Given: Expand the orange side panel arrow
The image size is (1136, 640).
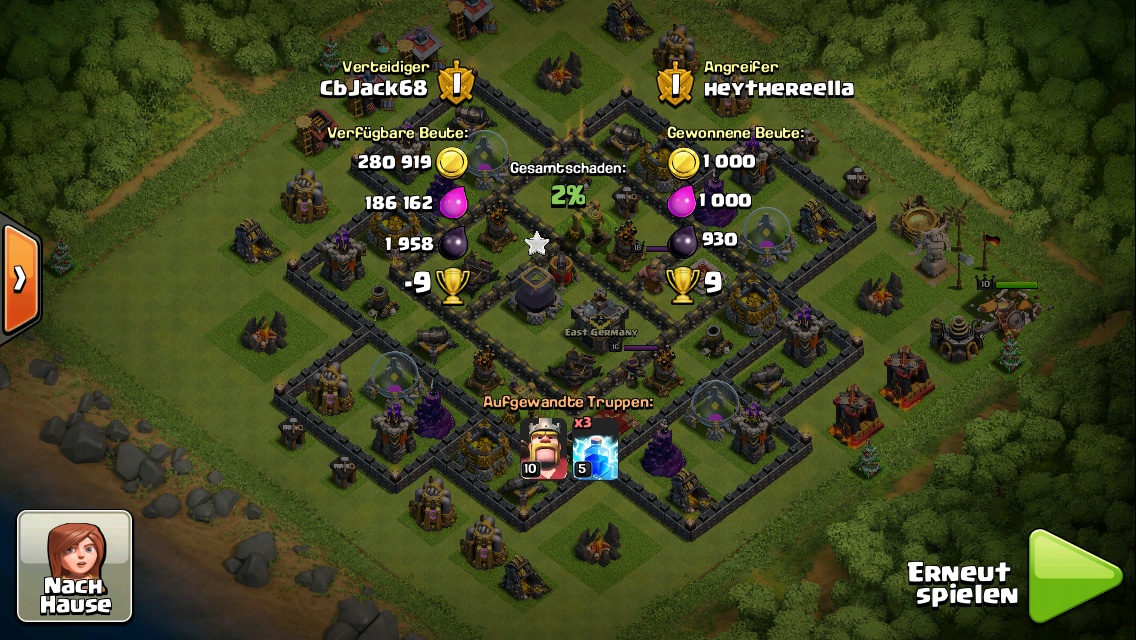Looking at the screenshot, I should click(x=19, y=279).
